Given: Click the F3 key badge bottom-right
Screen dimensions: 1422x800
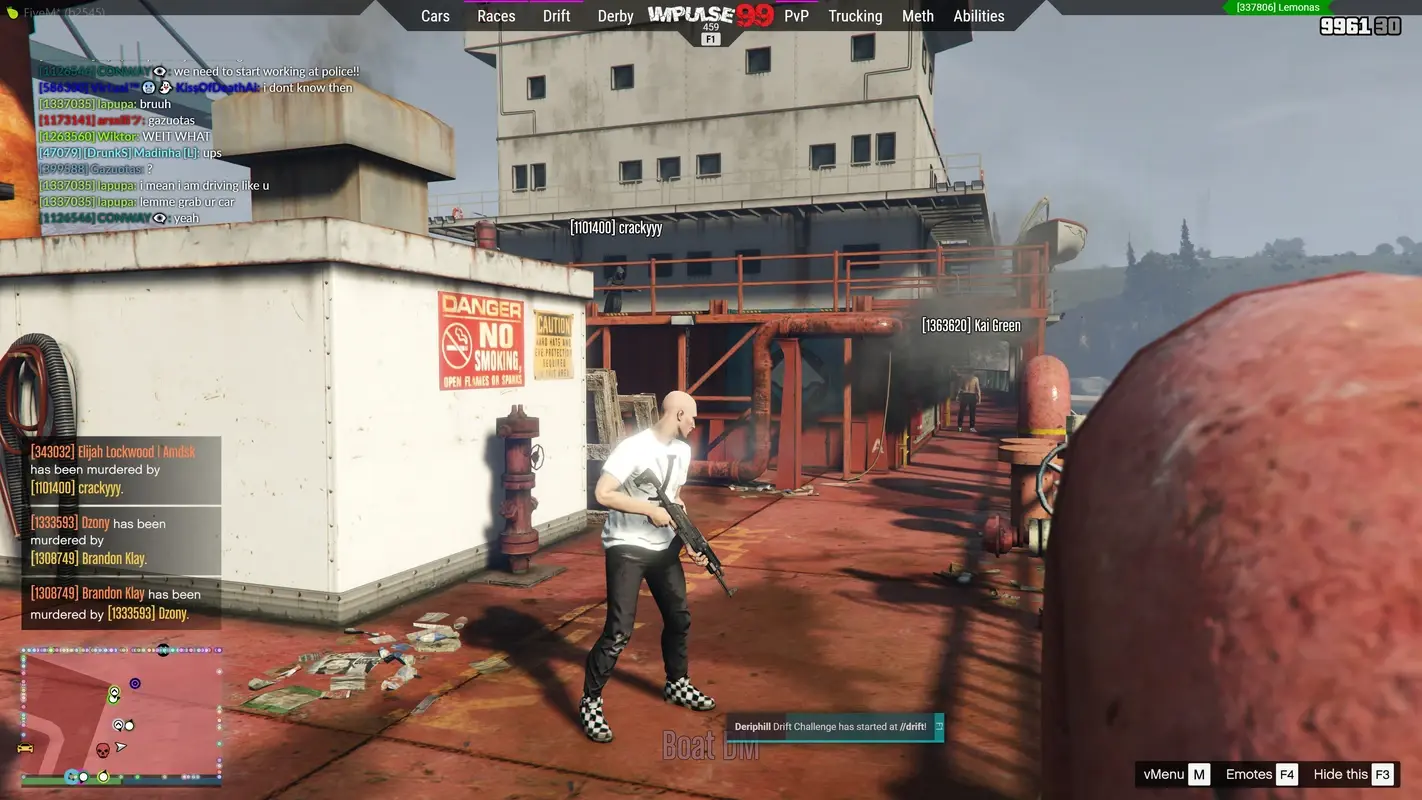Looking at the screenshot, I should [x=1383, y=774].
